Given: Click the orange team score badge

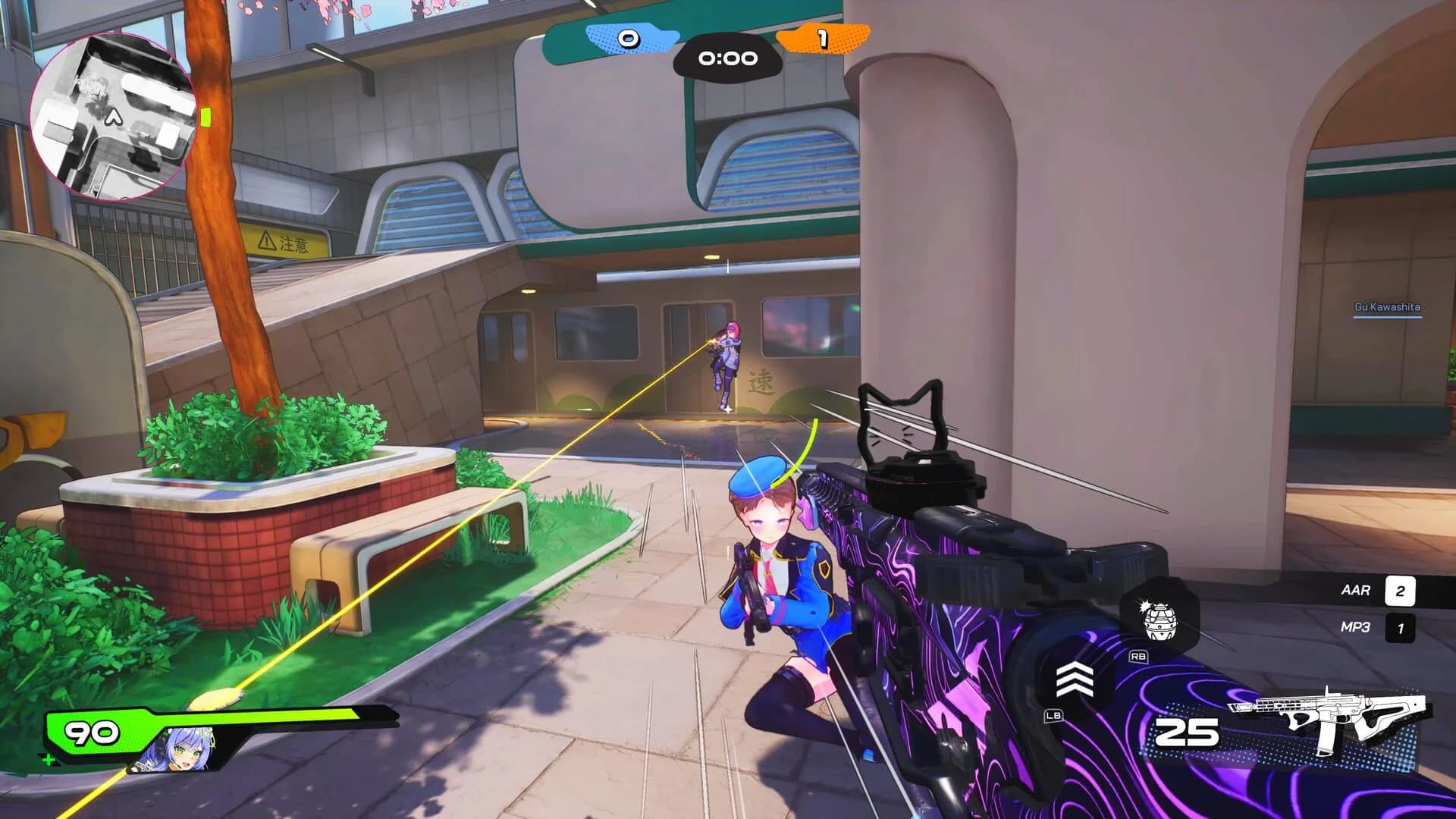Looking at the screenshot, I should [823, 36].
